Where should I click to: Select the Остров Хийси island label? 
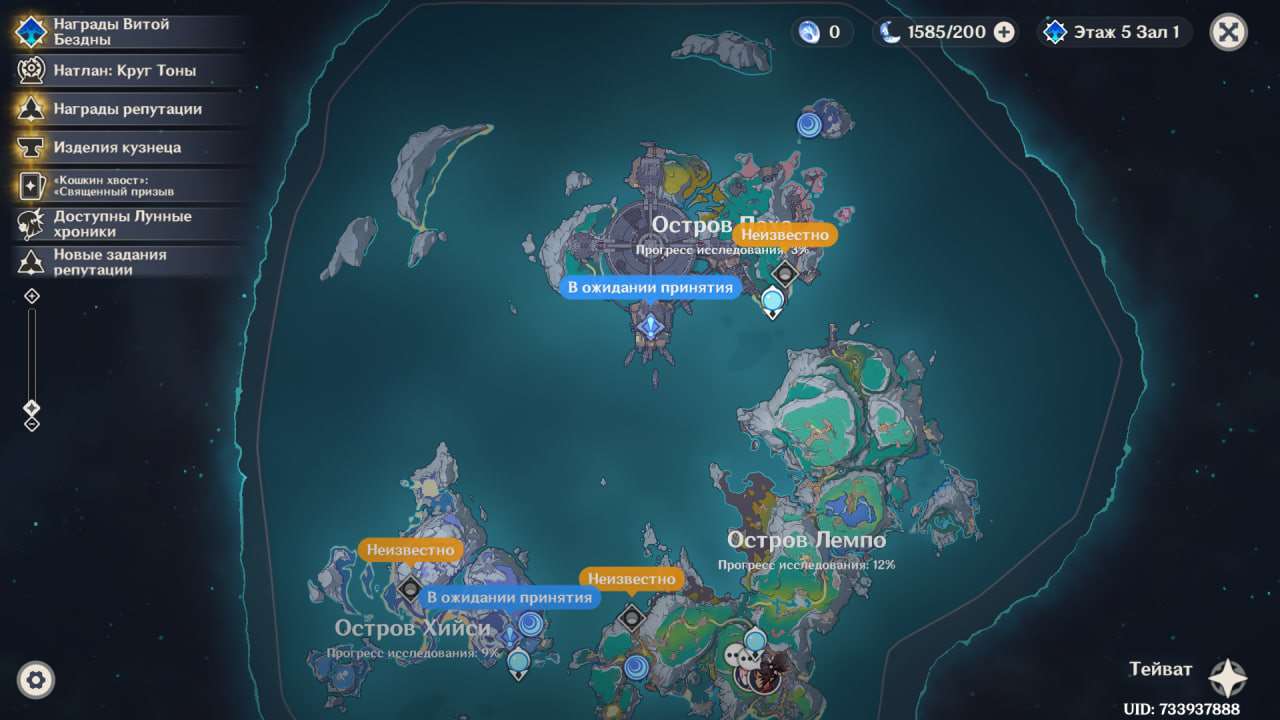(413, 628)
